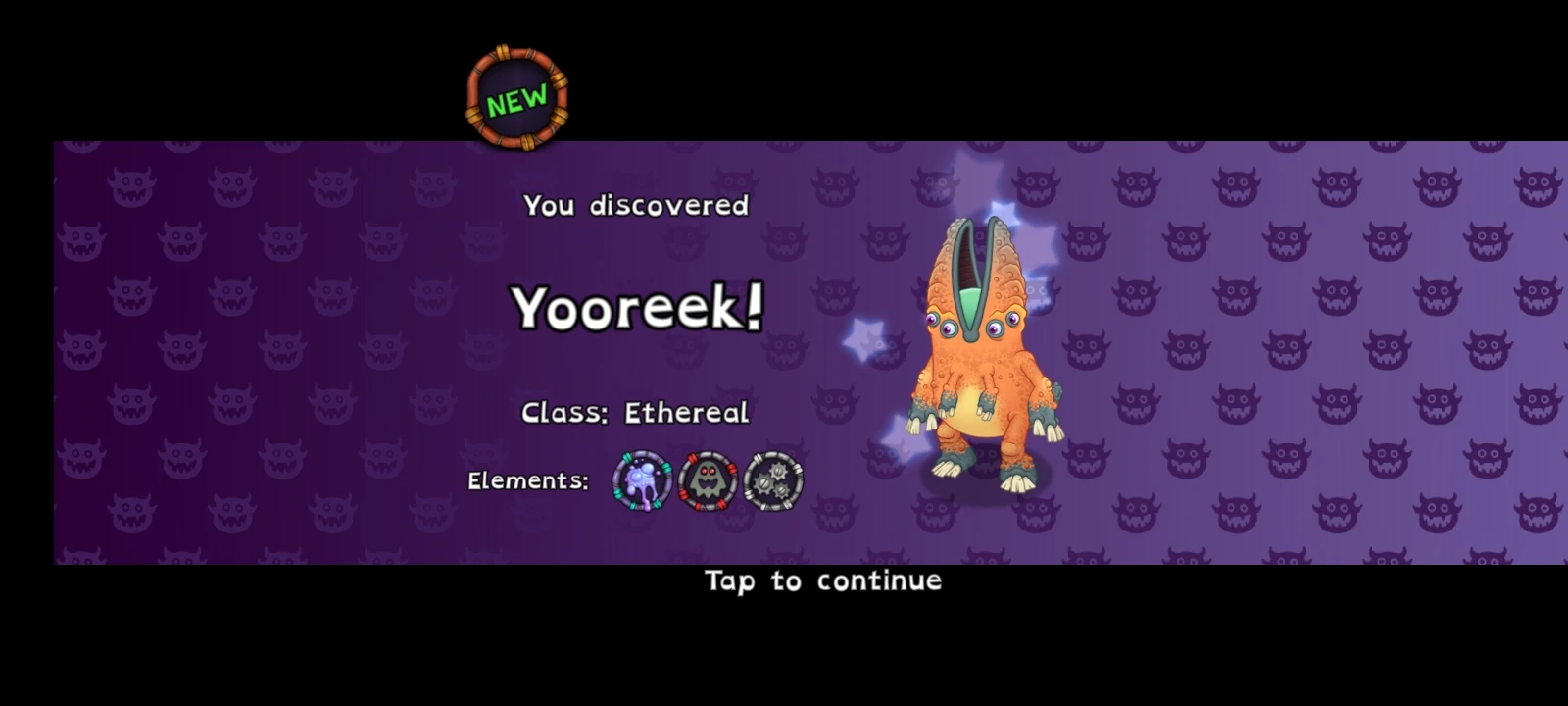
Task: Click the Elements: label
Action: [528, 480]
